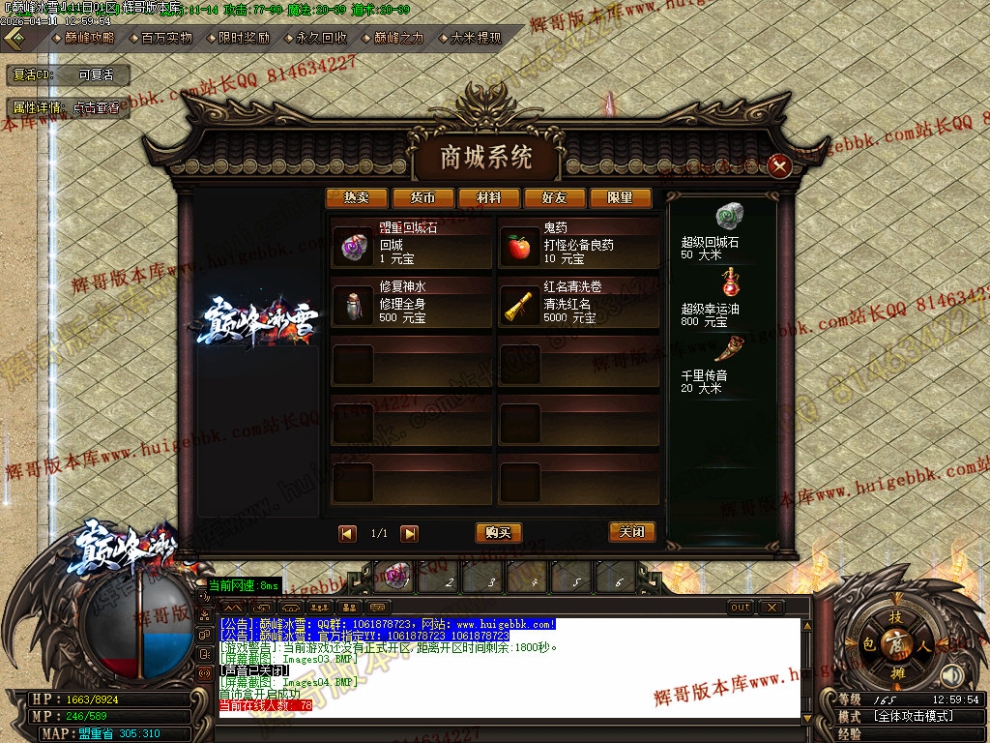Open the 货币 shop tab
990x743 pixels.
point(423,198)
